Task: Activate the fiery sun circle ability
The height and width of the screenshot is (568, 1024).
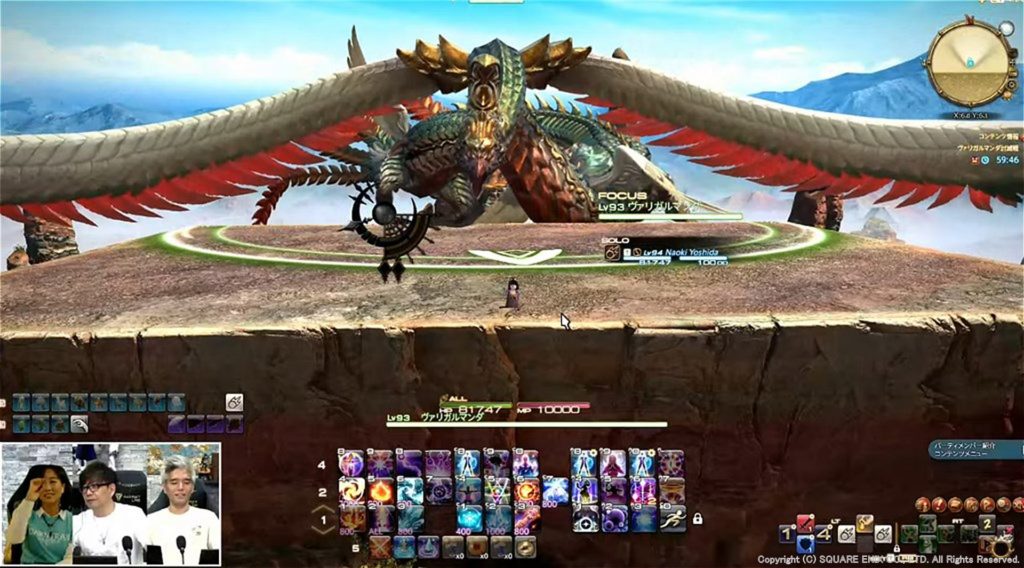Action: (x=526, y=490)
